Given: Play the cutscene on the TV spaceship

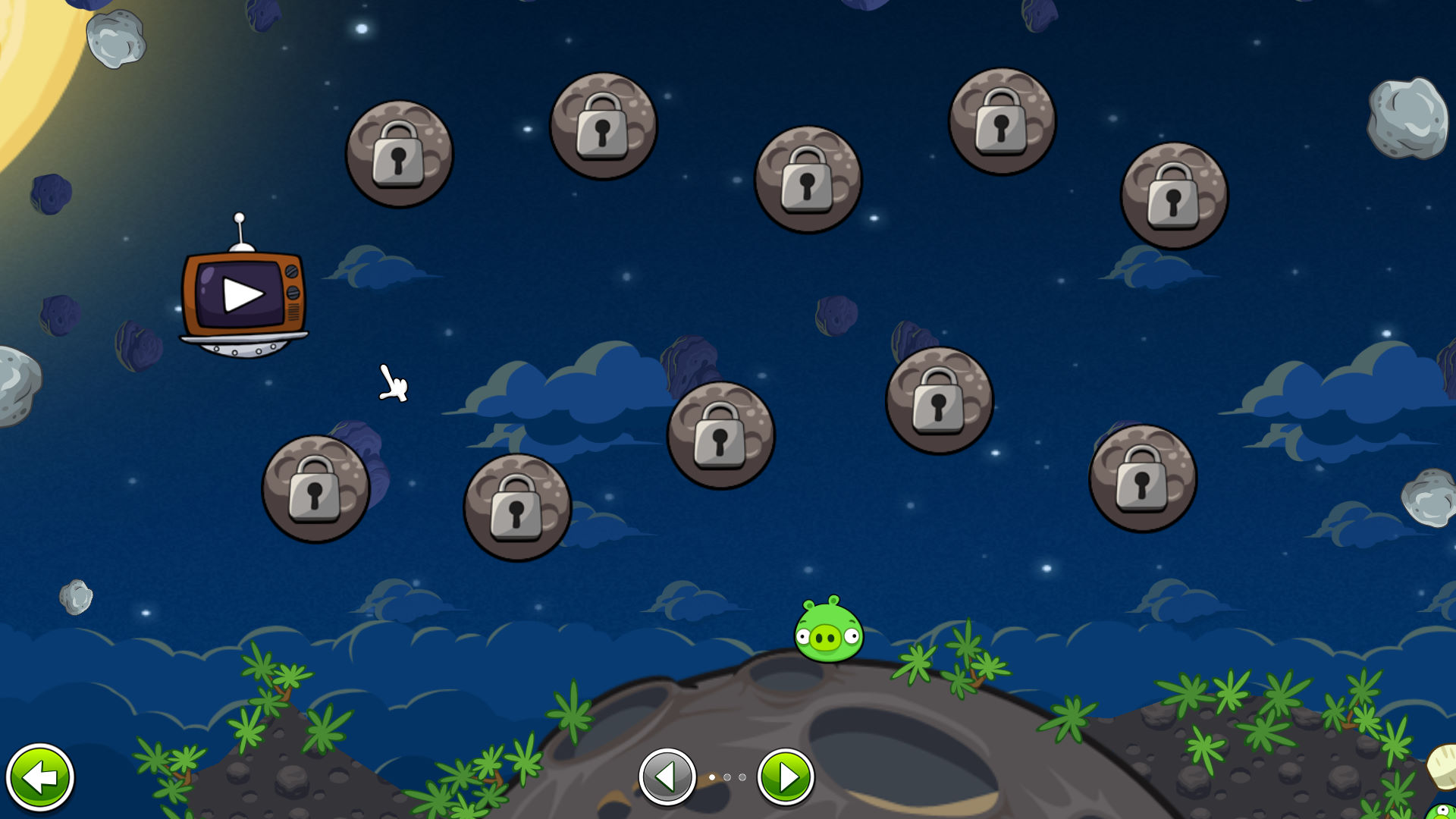Looking at the screenshot, I should [243, 294].
